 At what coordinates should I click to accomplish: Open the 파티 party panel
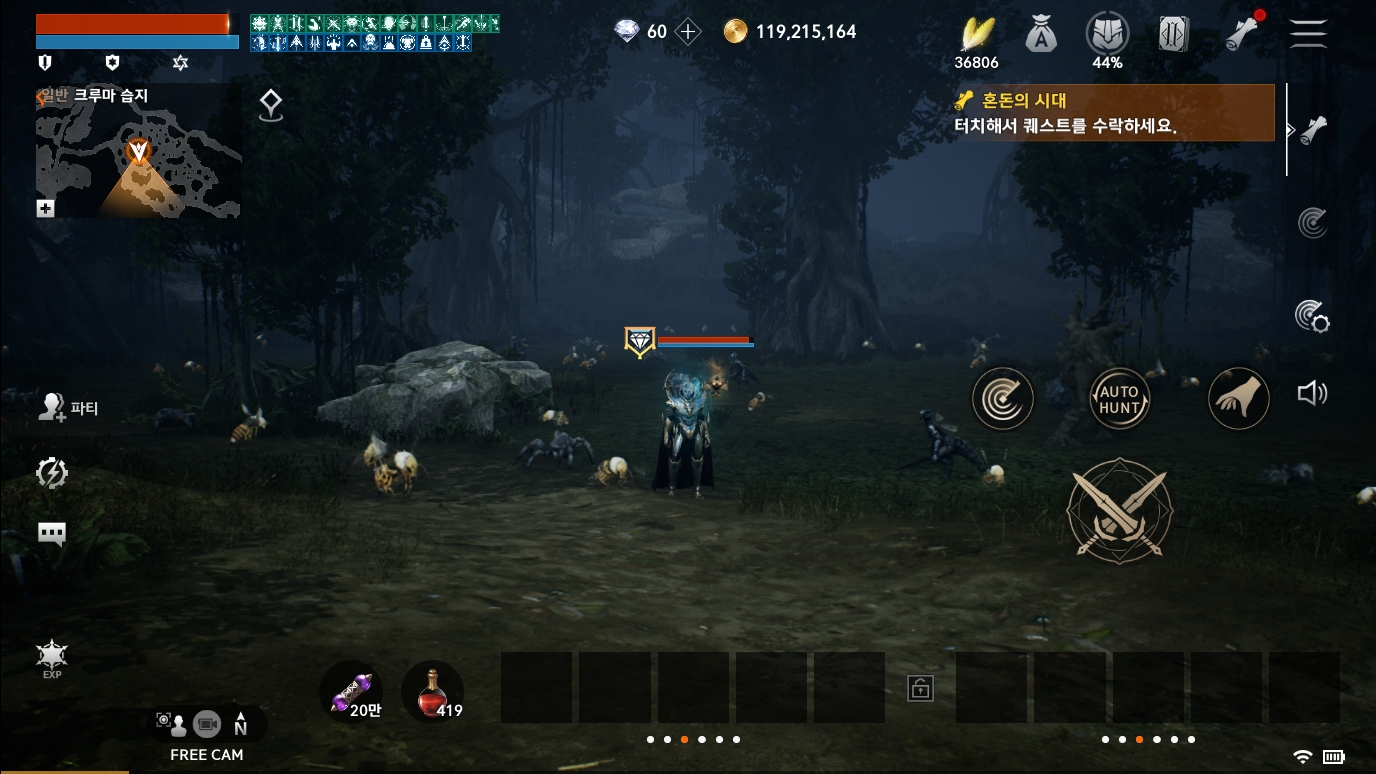[x=68, y=408]
